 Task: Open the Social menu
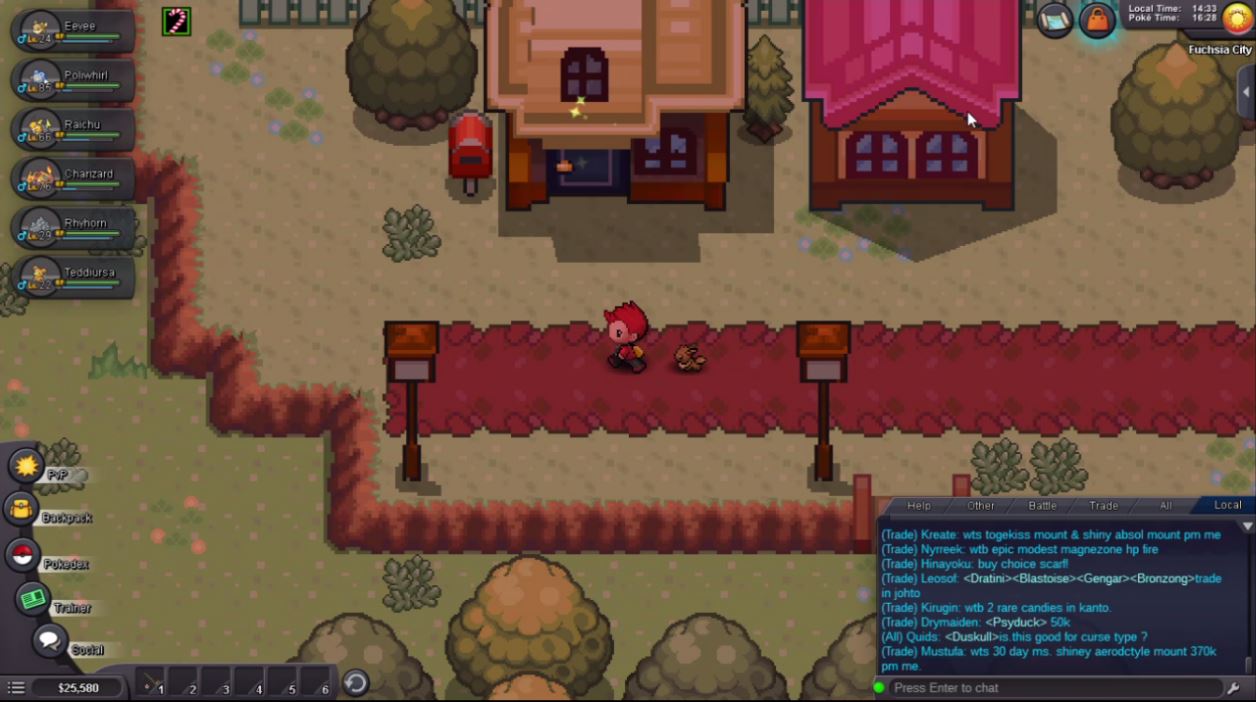click(49, 641)
